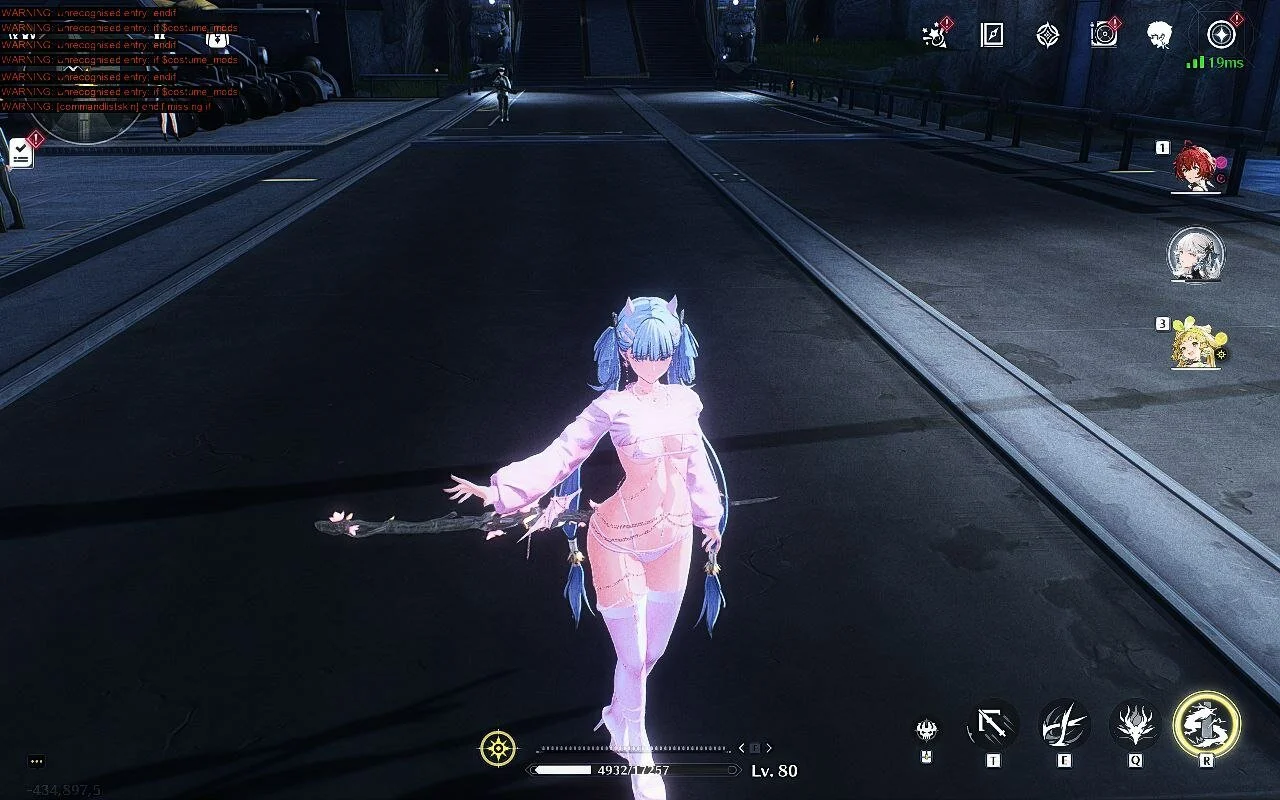This screenshot has height=800, width=1280.
Task: Switch to the silver-haired party member
Action: coord(1196,255)
